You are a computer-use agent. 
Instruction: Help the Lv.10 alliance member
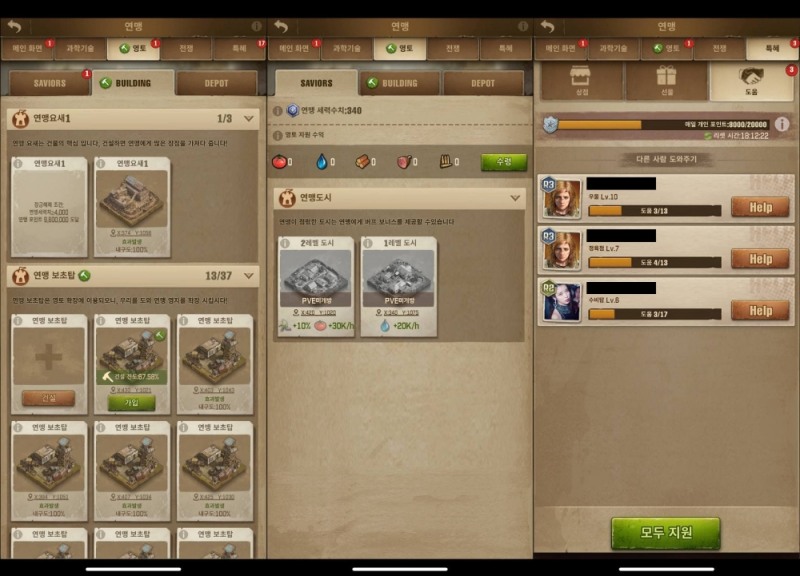[760, 206]
